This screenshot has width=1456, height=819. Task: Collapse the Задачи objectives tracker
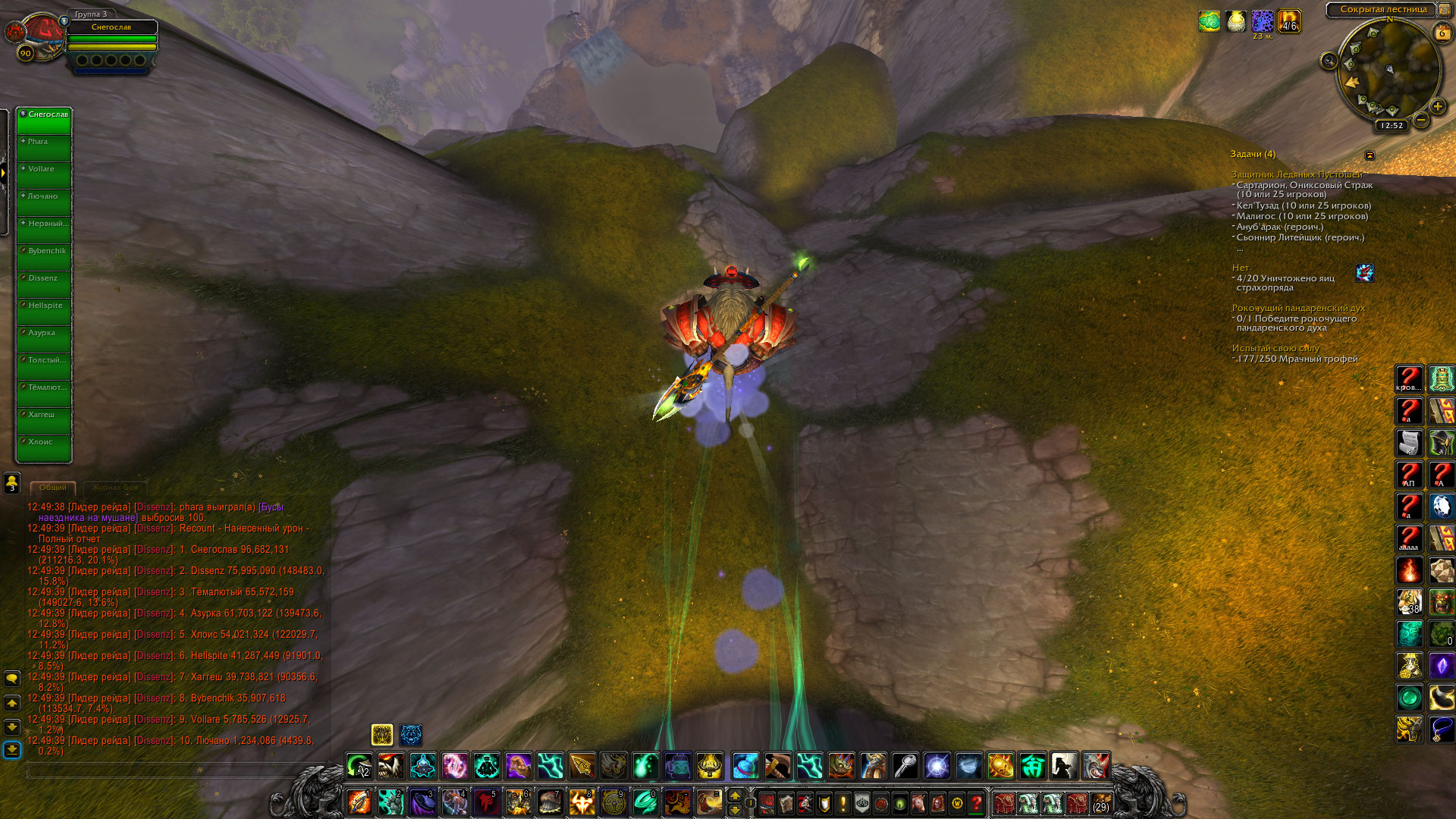(x=1370, y=155)
